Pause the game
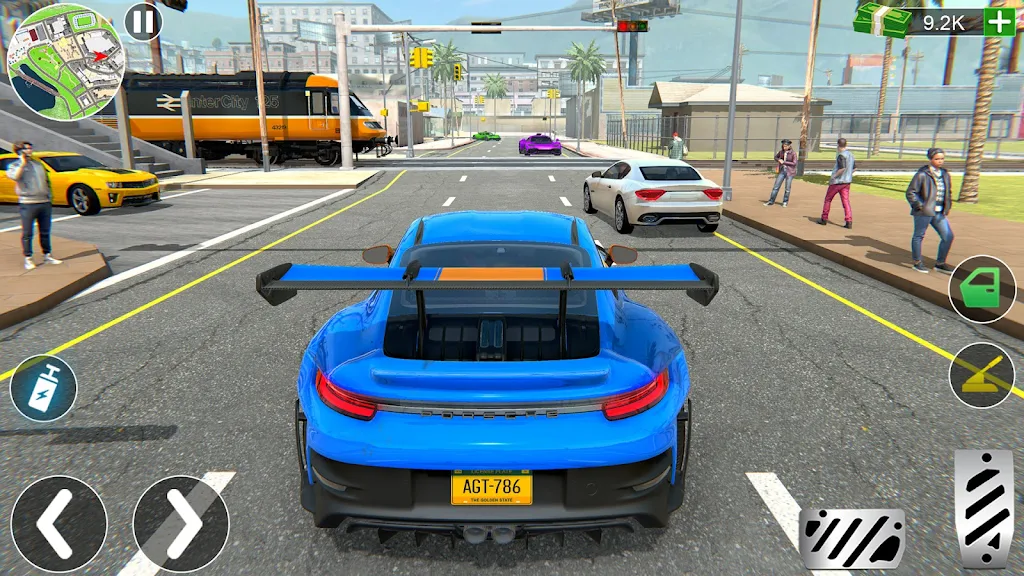The height and width of the screenshot is (576, 1024). point(143,21)
